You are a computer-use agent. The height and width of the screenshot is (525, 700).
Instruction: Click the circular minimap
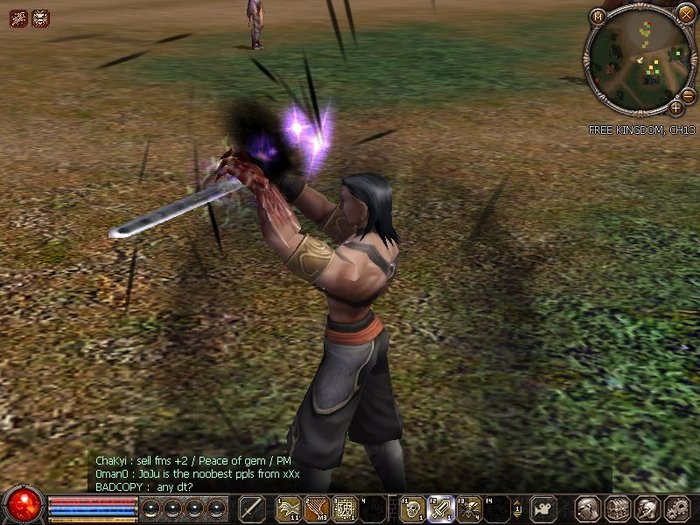(x=640, y=60)
